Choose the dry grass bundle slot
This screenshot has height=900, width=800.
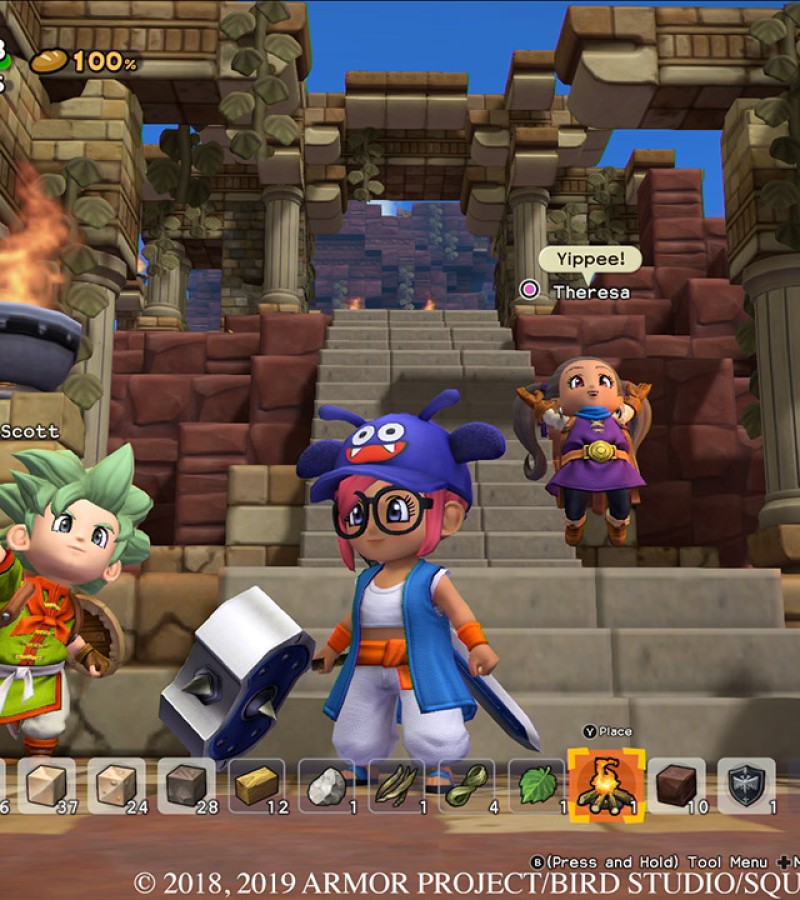click(396, 785)
